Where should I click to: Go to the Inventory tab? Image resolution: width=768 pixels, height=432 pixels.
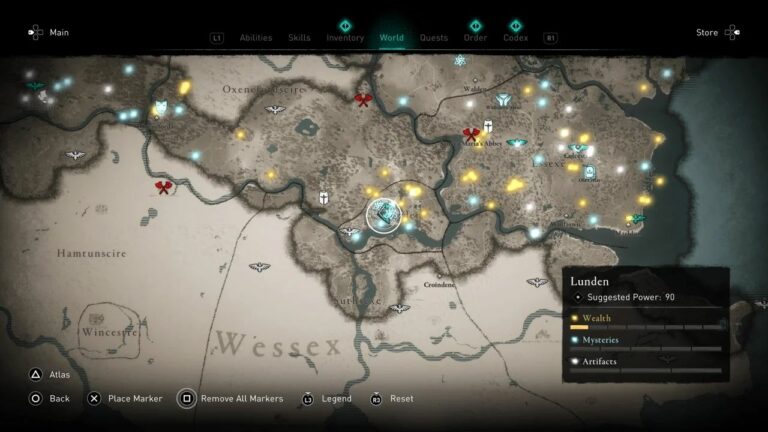pyautogui.click(x=345, y=38)
